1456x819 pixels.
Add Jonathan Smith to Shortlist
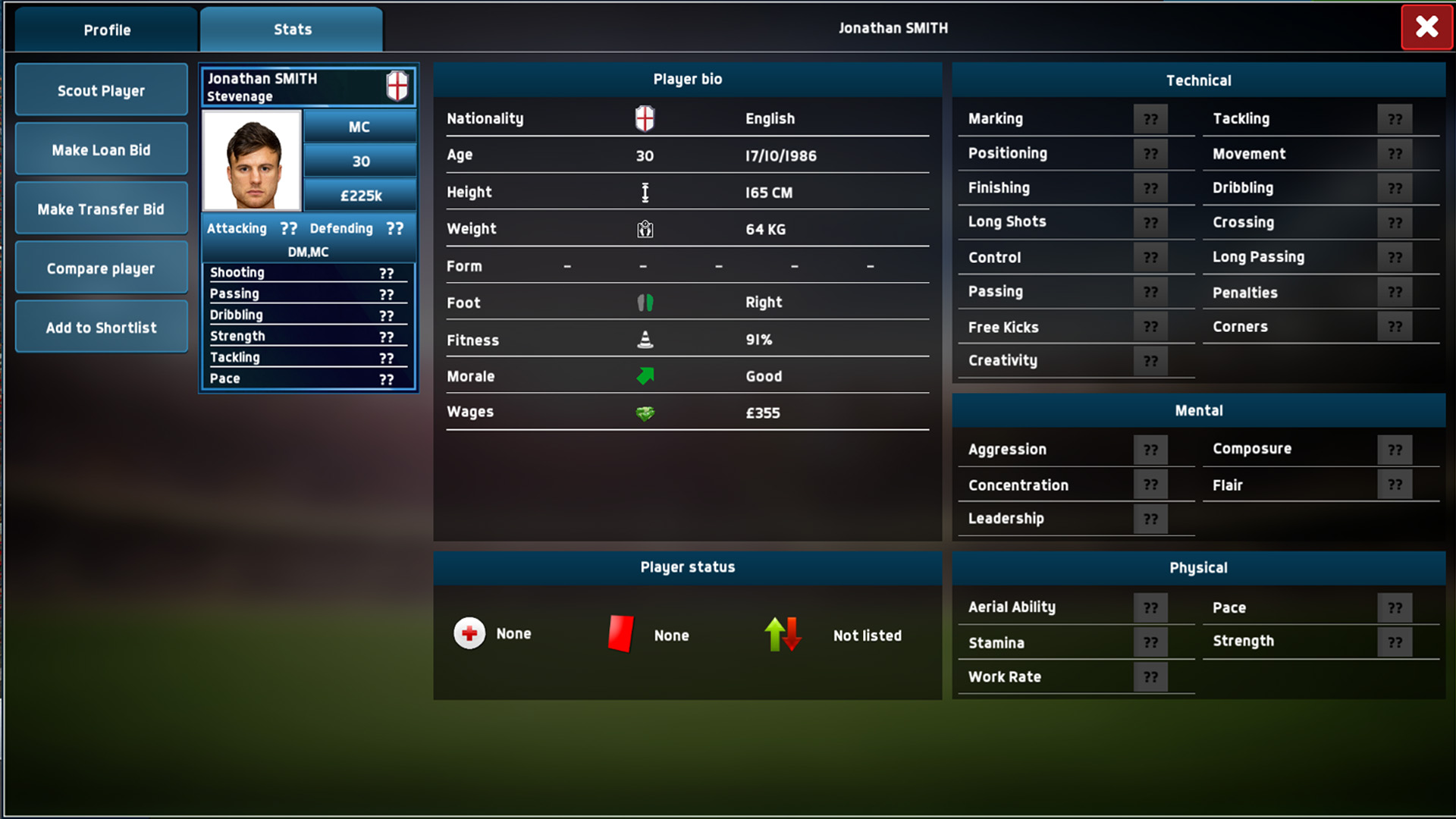pyautogui.click(x=101, y=326)
